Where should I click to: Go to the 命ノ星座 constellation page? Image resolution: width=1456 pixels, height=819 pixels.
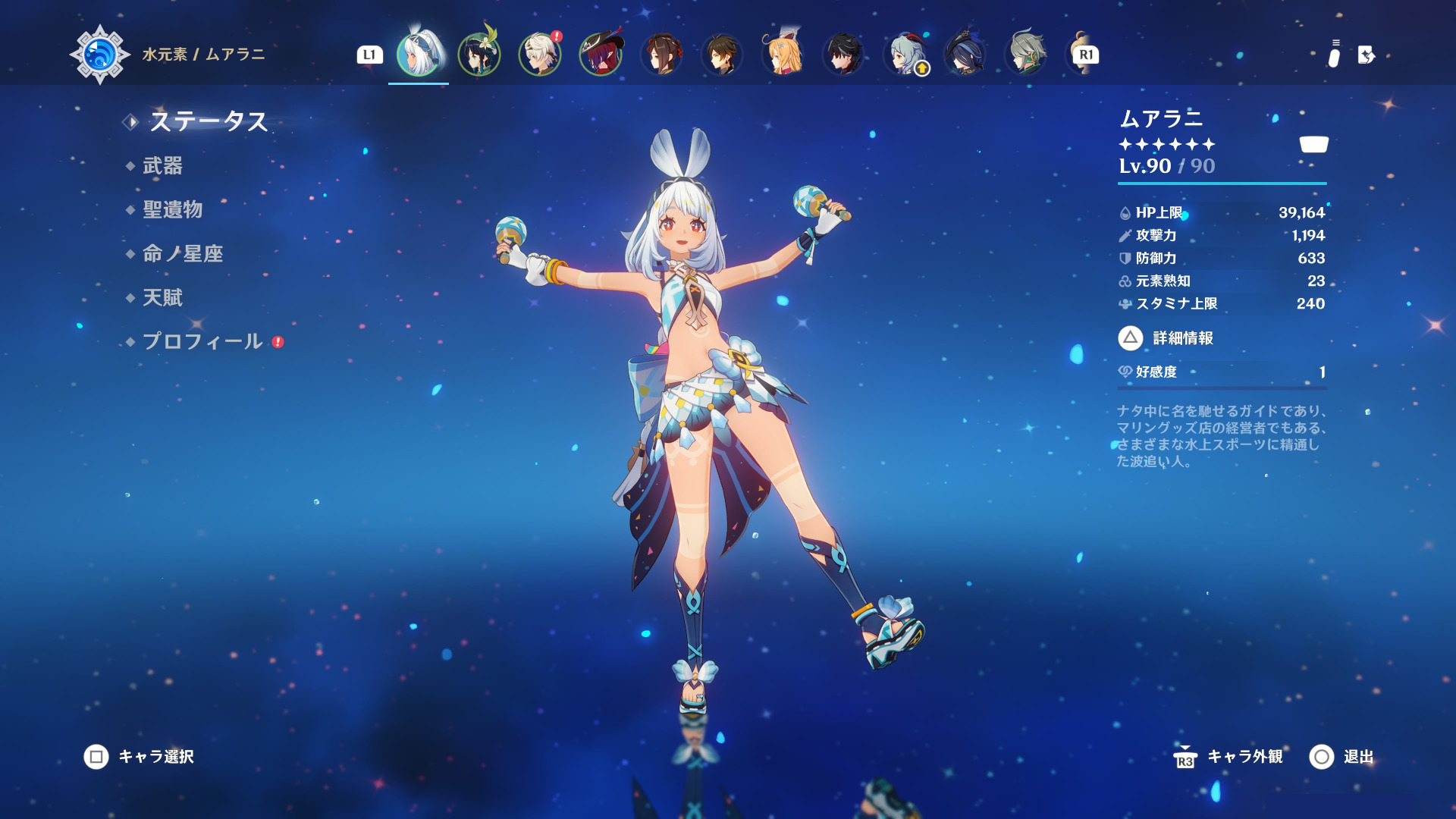coord(182,254)
